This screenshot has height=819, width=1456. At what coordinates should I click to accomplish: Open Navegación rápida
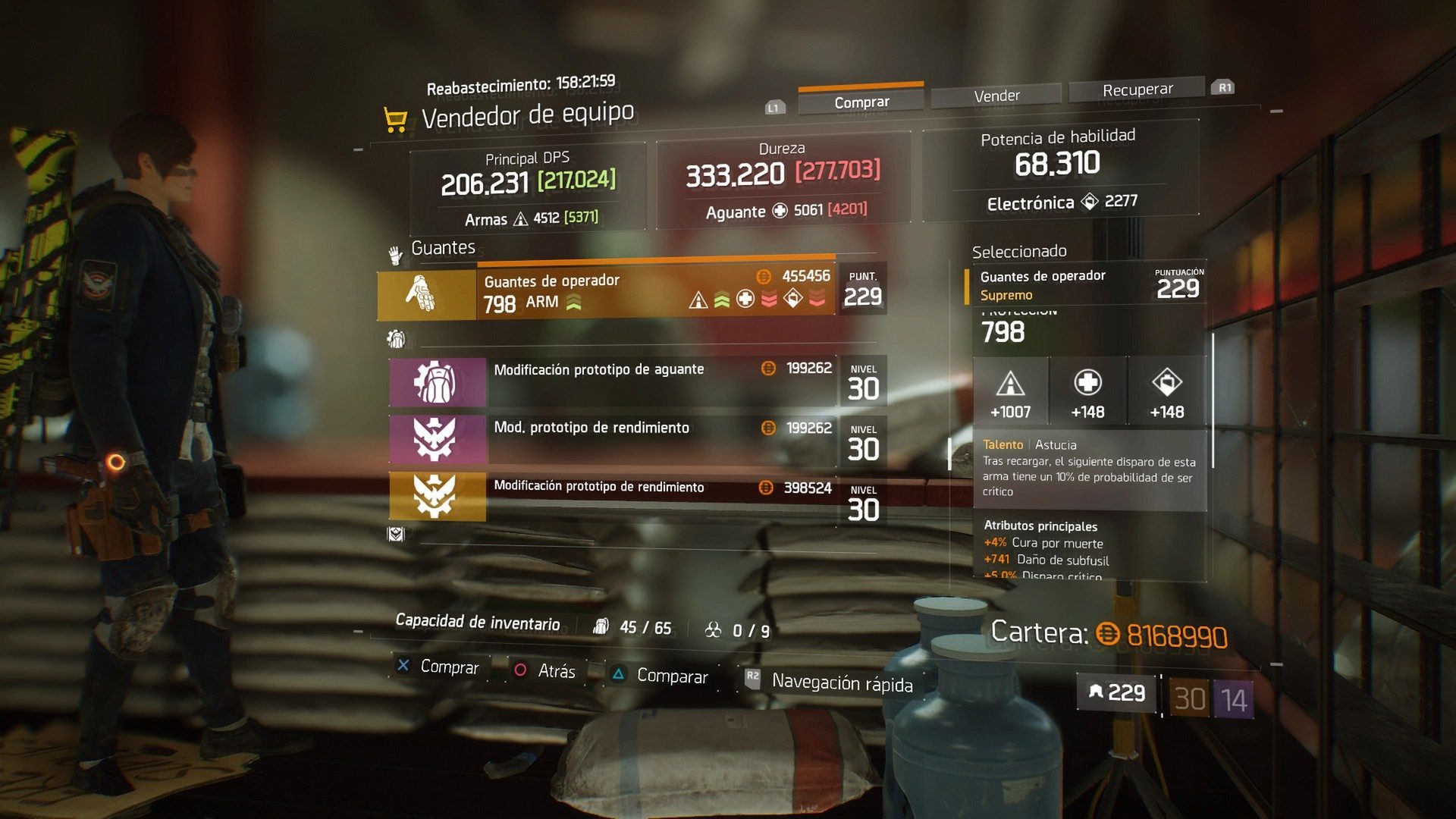click(841, 683)
